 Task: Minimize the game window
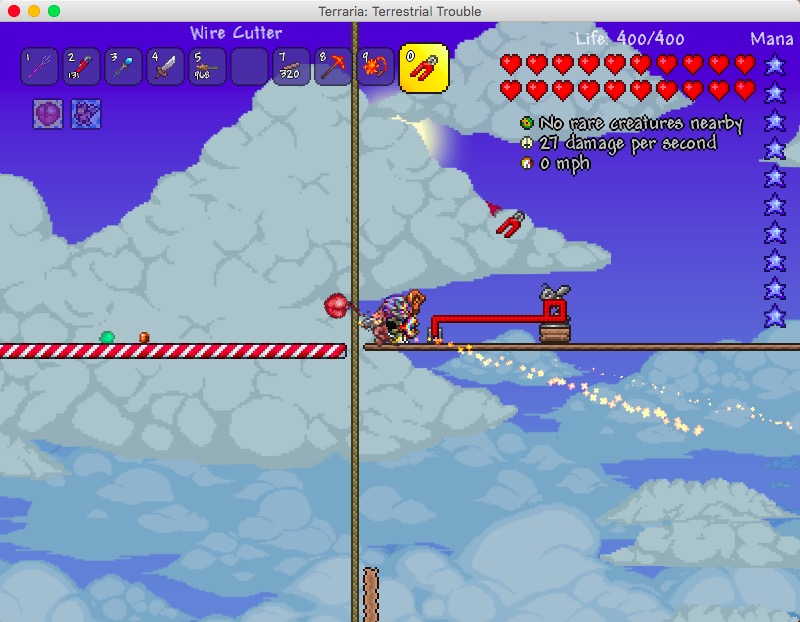pos(34,11)
